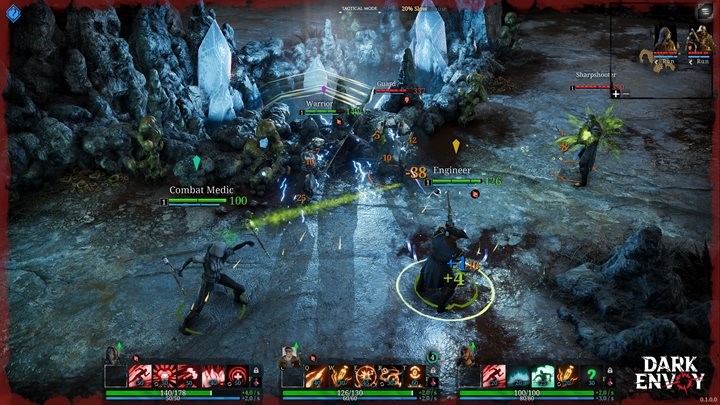720x405 pixels.
Task: Activate the orange radiant sun ability
Action: point(365,377)
